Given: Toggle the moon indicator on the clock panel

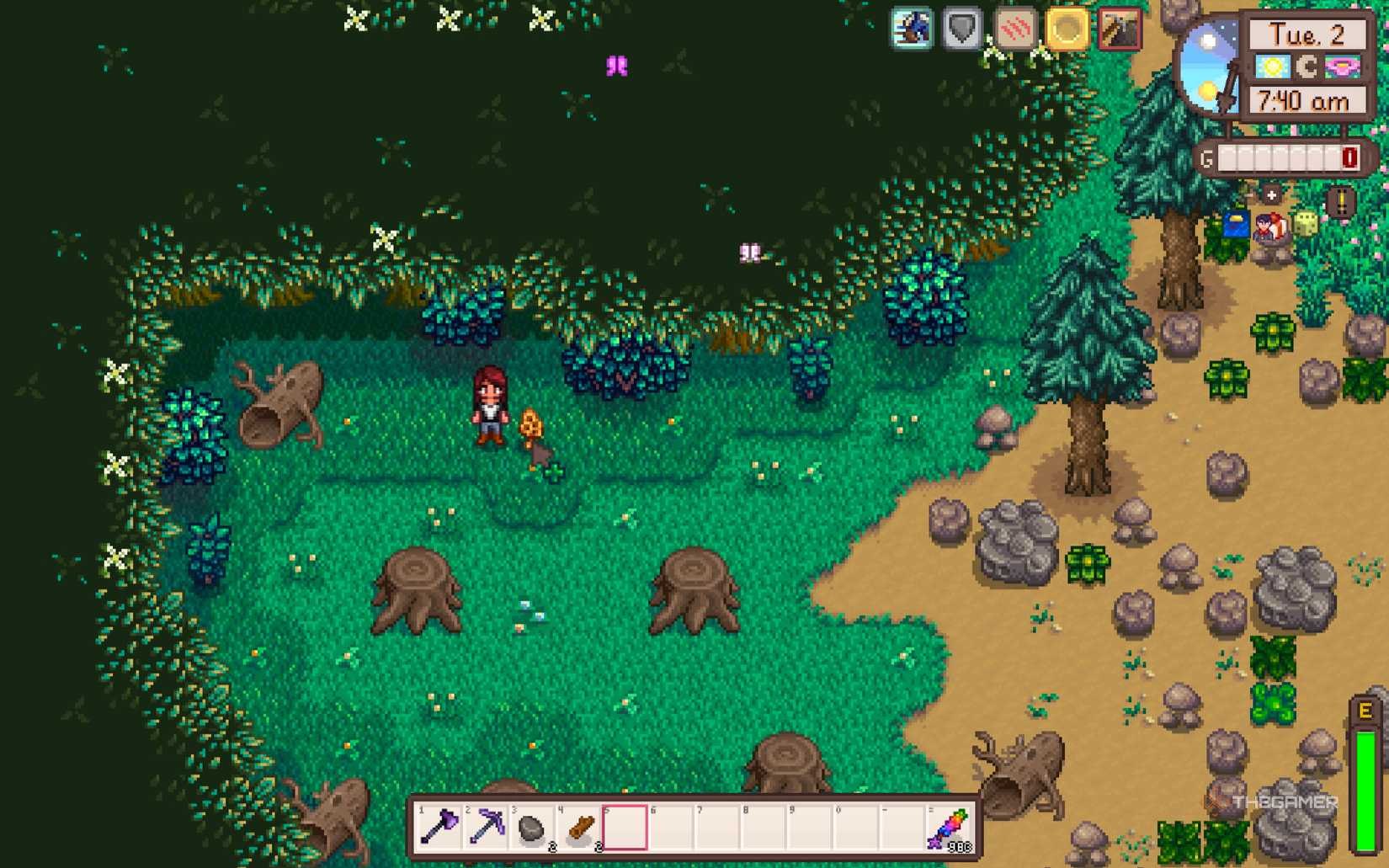Looking at the screenshot, I should 1308,67.
